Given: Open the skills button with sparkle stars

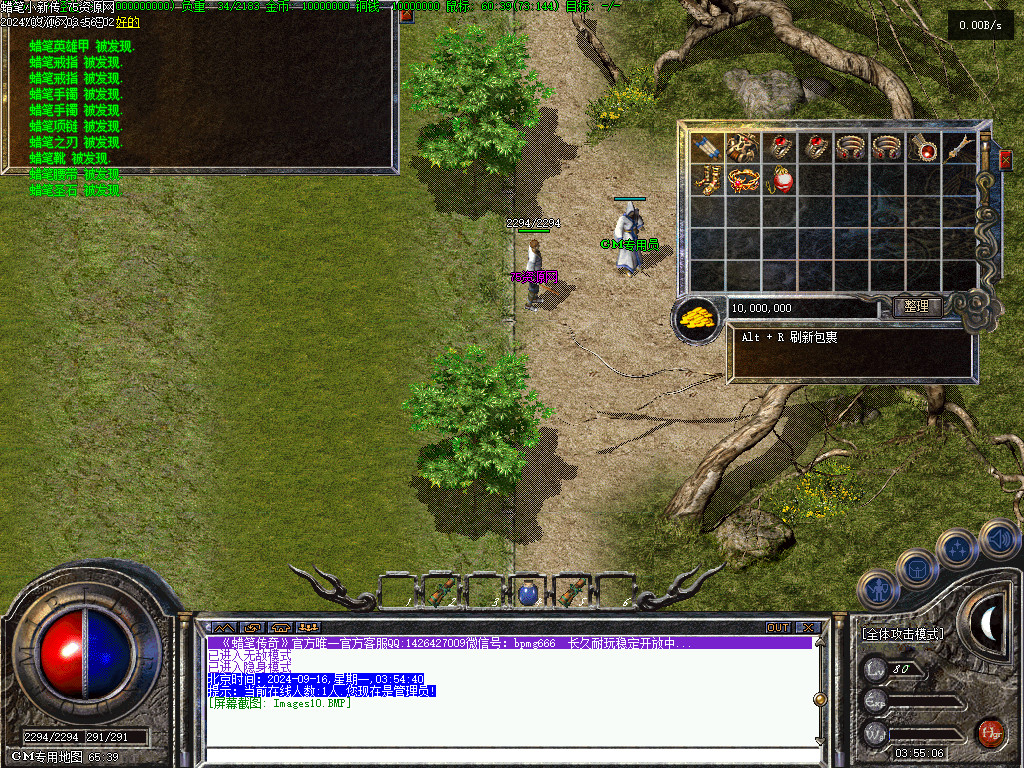Looking at the screenshot, I should point(957,549).
